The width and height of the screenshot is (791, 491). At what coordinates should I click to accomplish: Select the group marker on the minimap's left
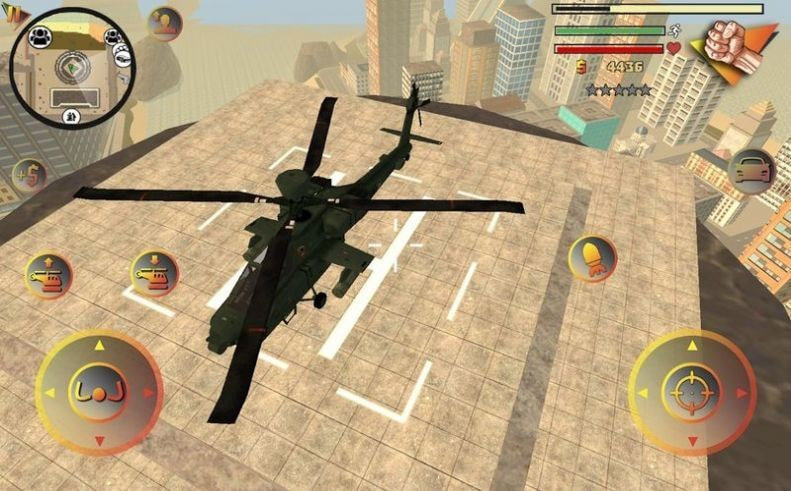point(40,37)
